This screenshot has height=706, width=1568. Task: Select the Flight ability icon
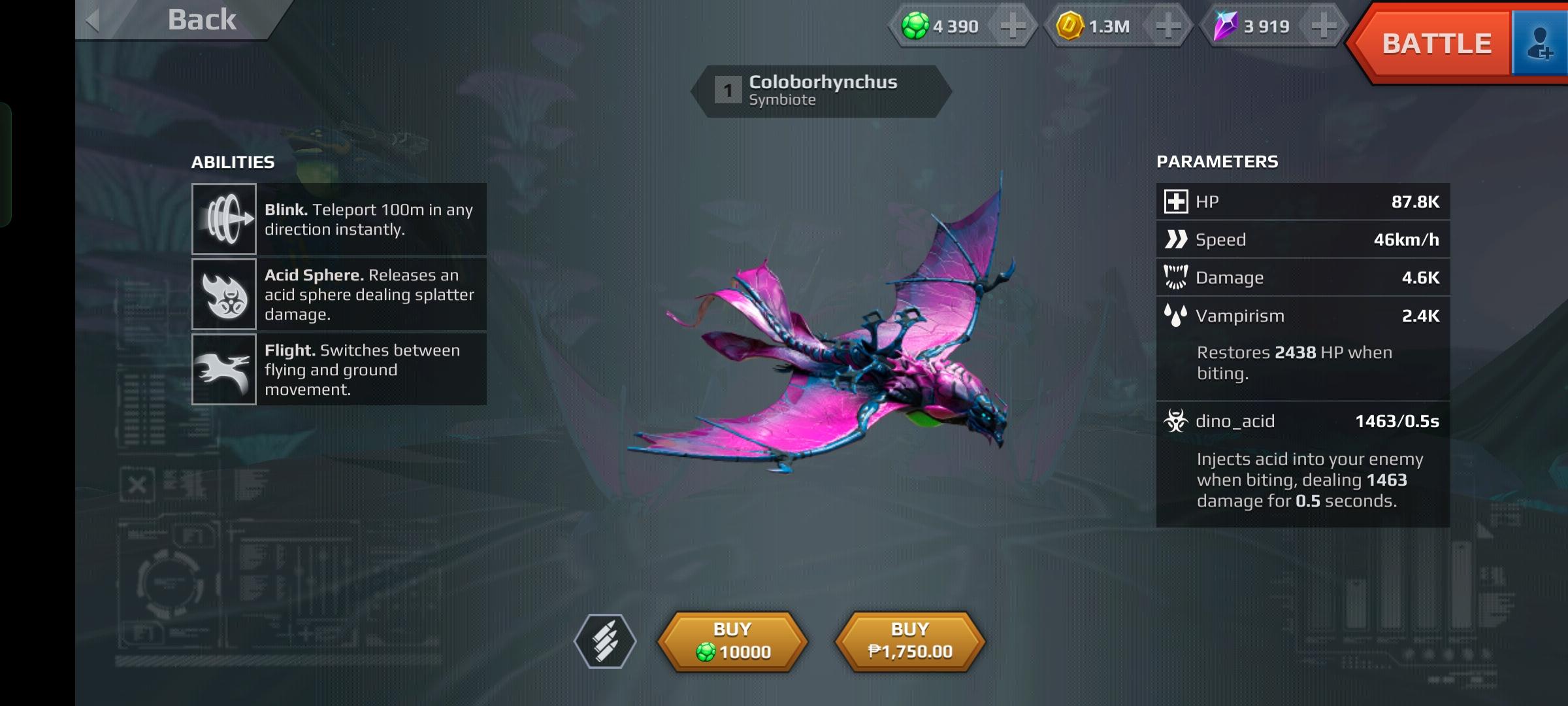point(223,369)
